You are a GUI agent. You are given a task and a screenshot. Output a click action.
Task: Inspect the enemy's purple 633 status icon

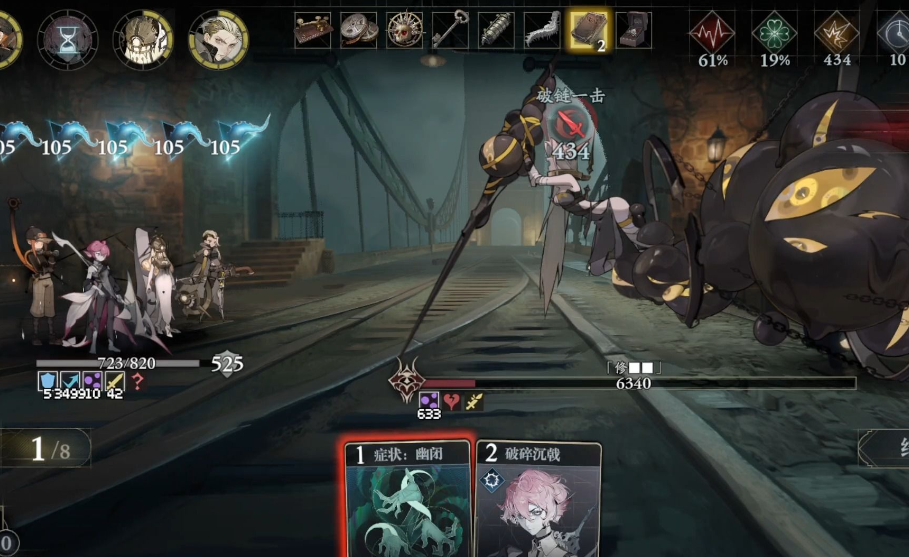[429, 400]
